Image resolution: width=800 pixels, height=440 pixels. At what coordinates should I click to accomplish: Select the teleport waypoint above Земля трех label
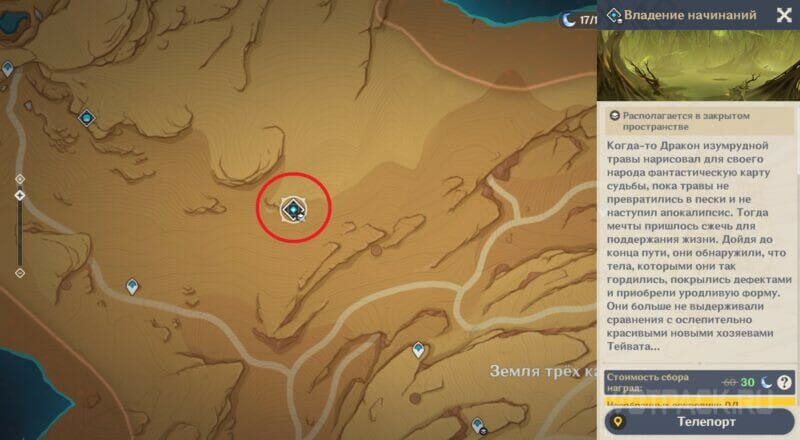tap(418, 349)
